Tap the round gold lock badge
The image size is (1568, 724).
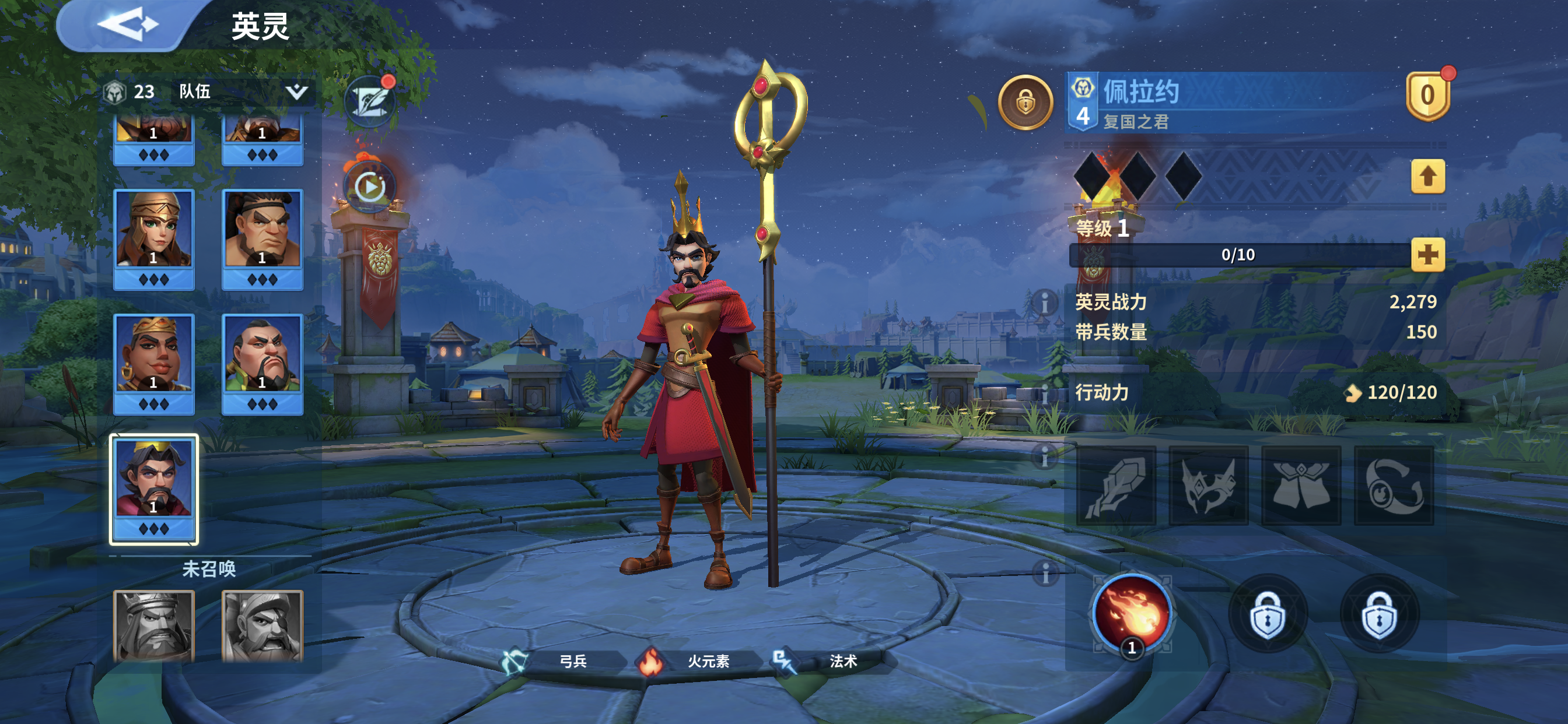coord(1025,102)
